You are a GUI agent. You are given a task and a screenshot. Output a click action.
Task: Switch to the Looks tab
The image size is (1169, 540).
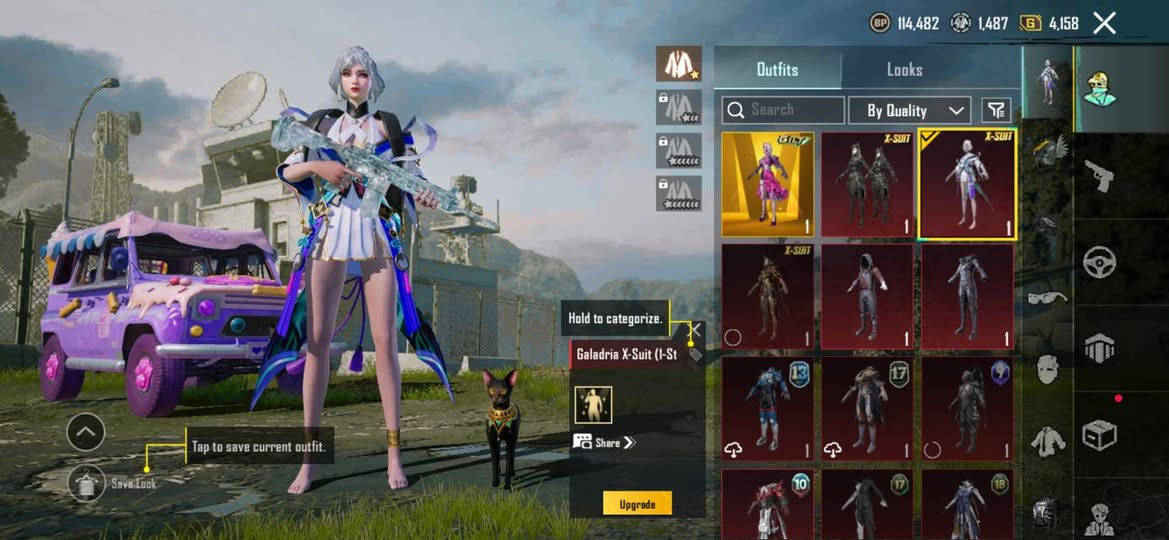click(x=904, y=69)
